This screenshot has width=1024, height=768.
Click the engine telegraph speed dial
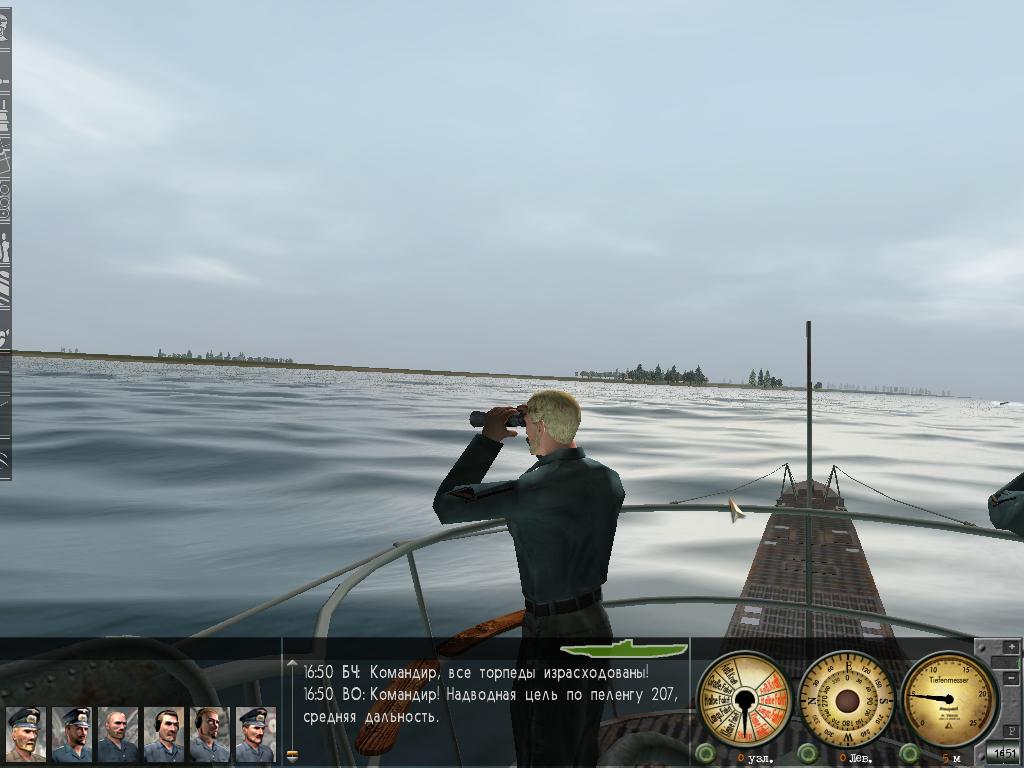744,698
